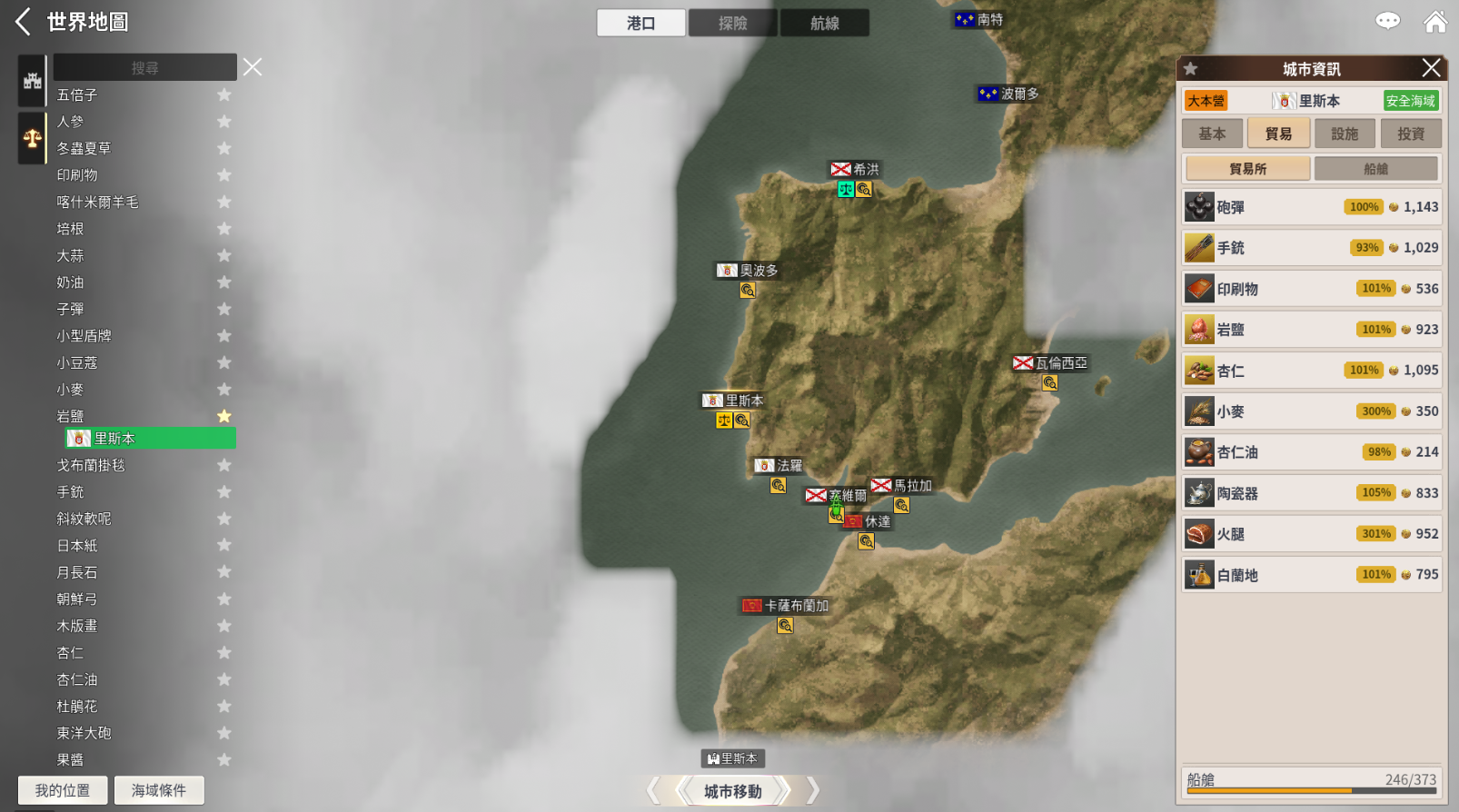This screenshot has width=1459, height=812.
Task: Switch to the 探險 tab
Action: tap(732, 23)
